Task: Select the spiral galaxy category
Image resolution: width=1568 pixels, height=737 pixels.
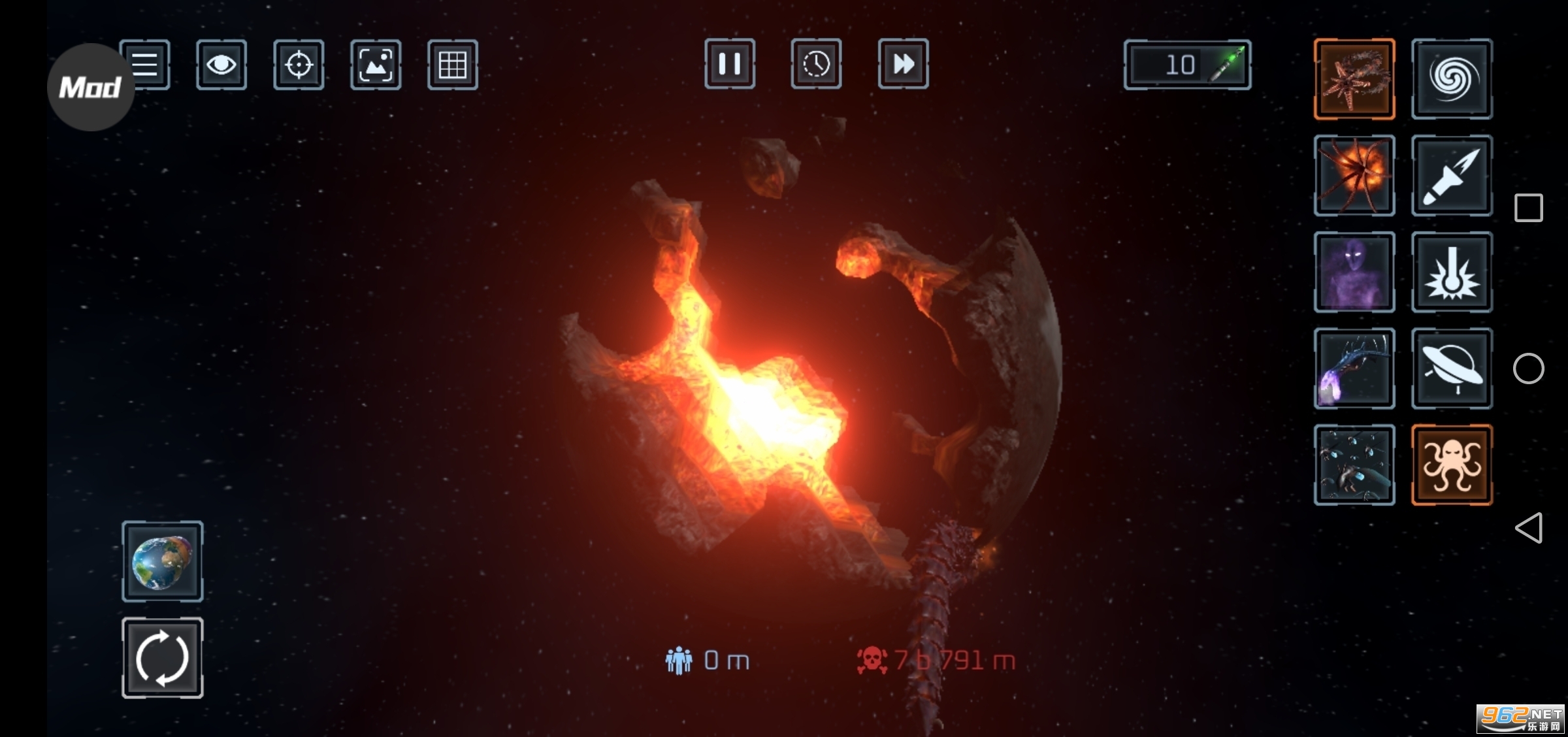Action: pos(1452,79)
